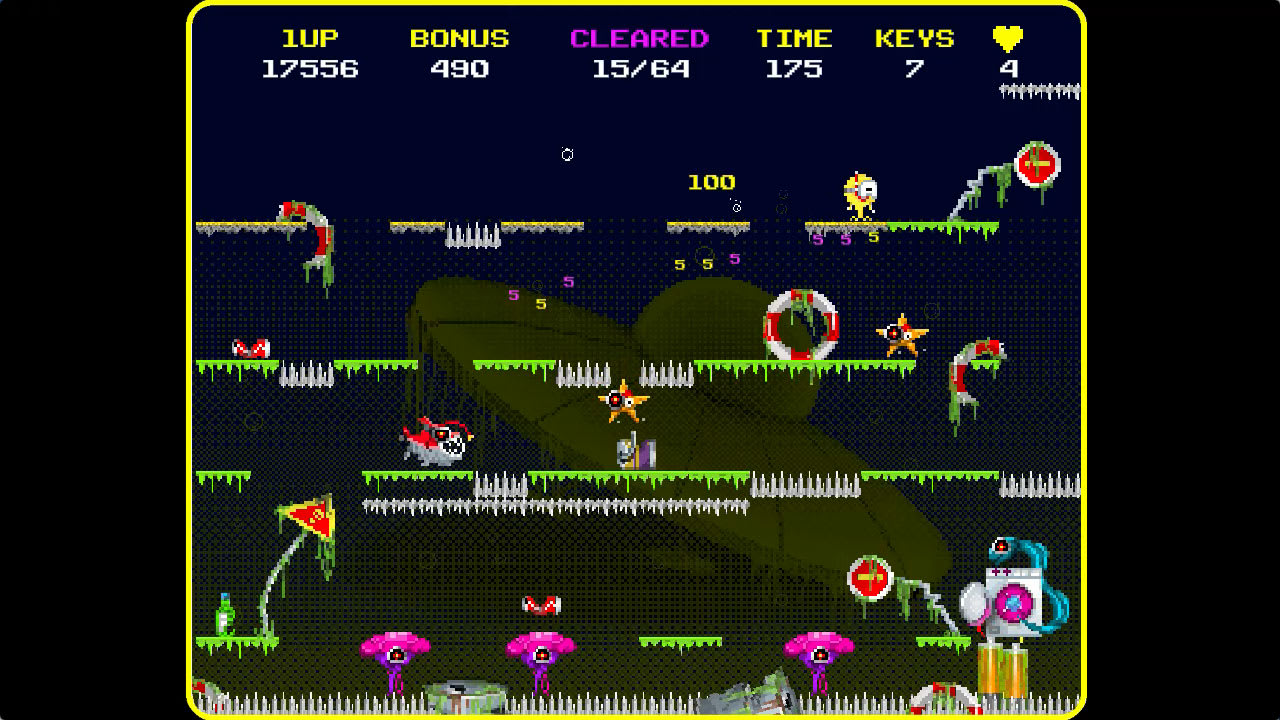Click the slime-covered lifebuoy ring

pos(800,325)
